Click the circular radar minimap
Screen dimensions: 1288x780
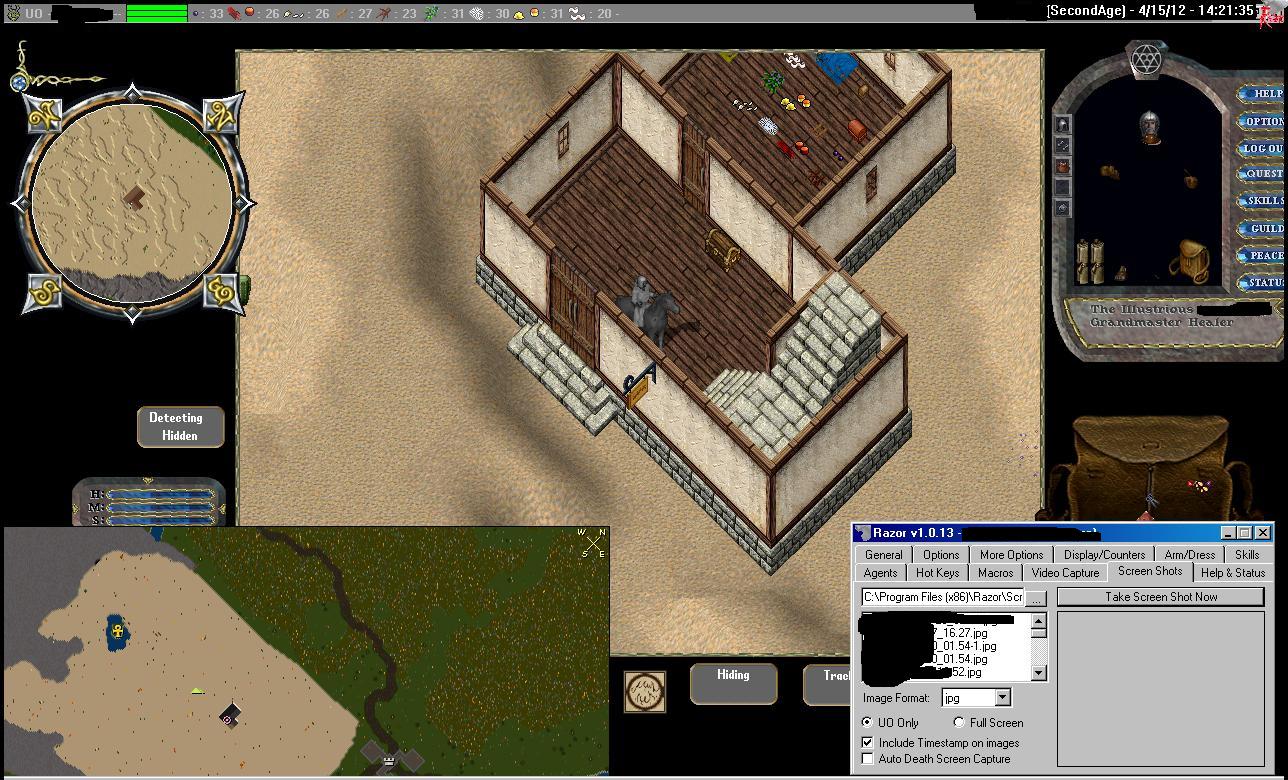(132, 203)
